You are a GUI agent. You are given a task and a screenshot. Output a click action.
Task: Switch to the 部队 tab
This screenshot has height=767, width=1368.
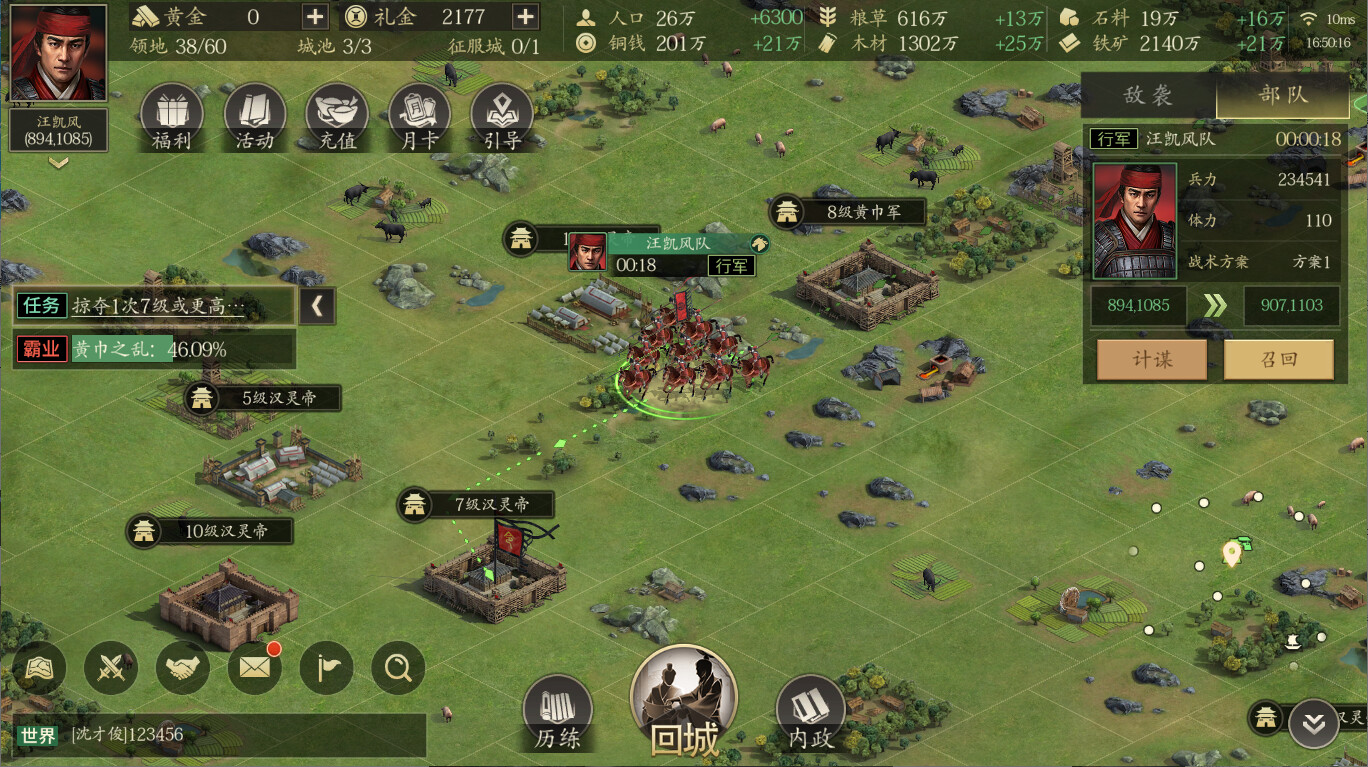pos(1282,96)
